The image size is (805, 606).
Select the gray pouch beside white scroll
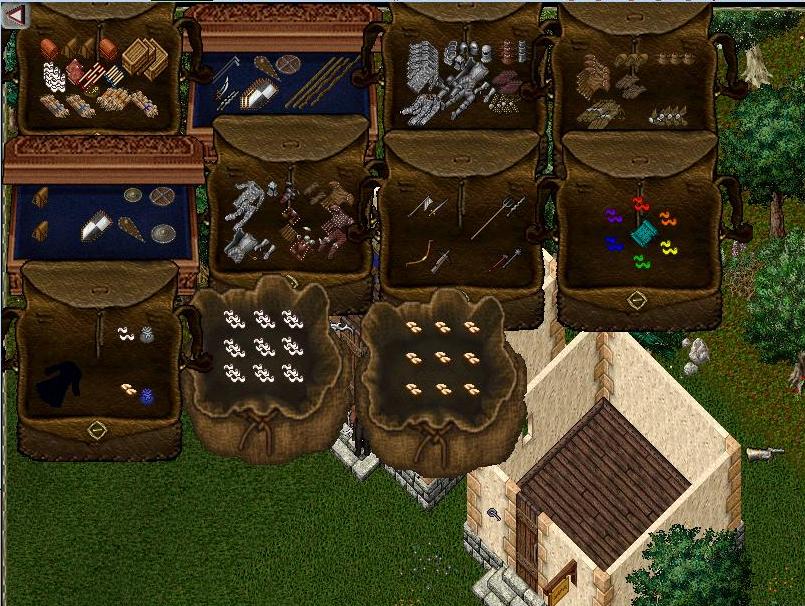coord(148,335)
